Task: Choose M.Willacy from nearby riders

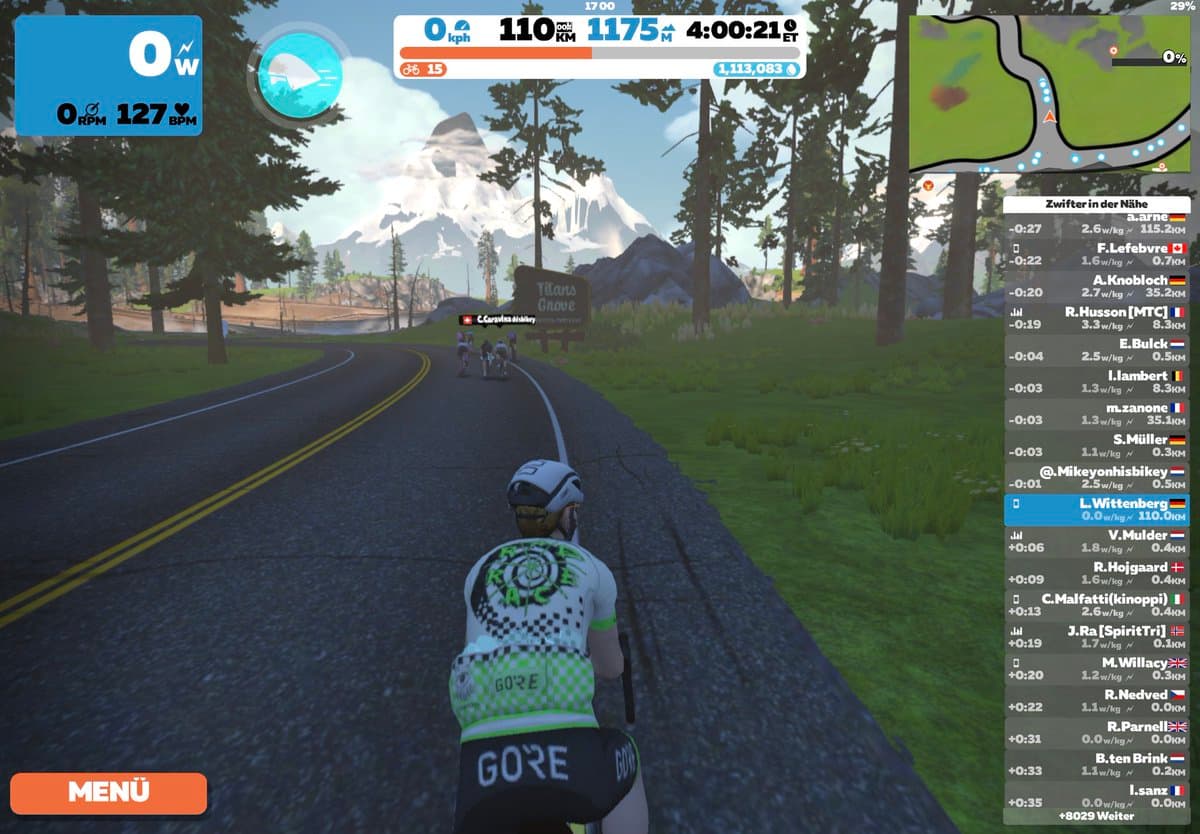Action: pos(1096,669)
